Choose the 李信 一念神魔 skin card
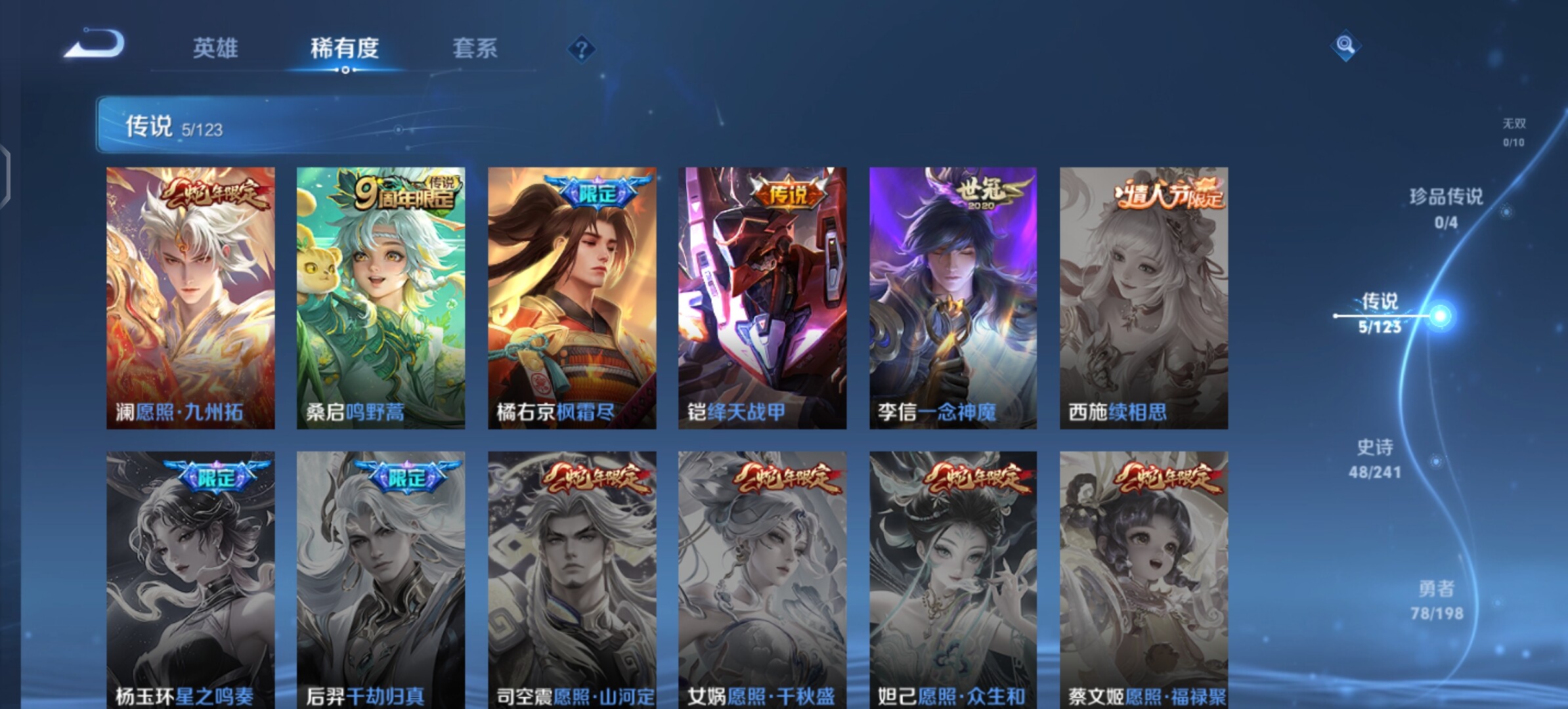The height and width of the screenshot is (709, 1568). click(953, 297)
